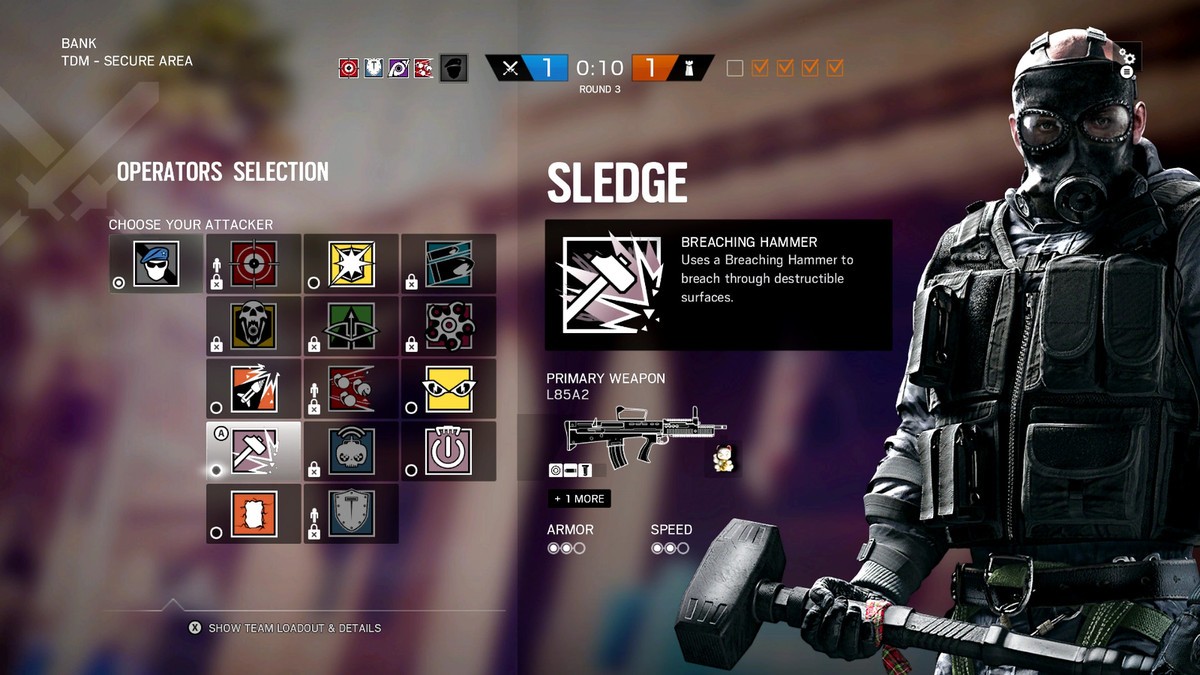This screenshot has width=1200, height=675.
Task: Choose the grey shield operator tile
Action: coord(351,513)
